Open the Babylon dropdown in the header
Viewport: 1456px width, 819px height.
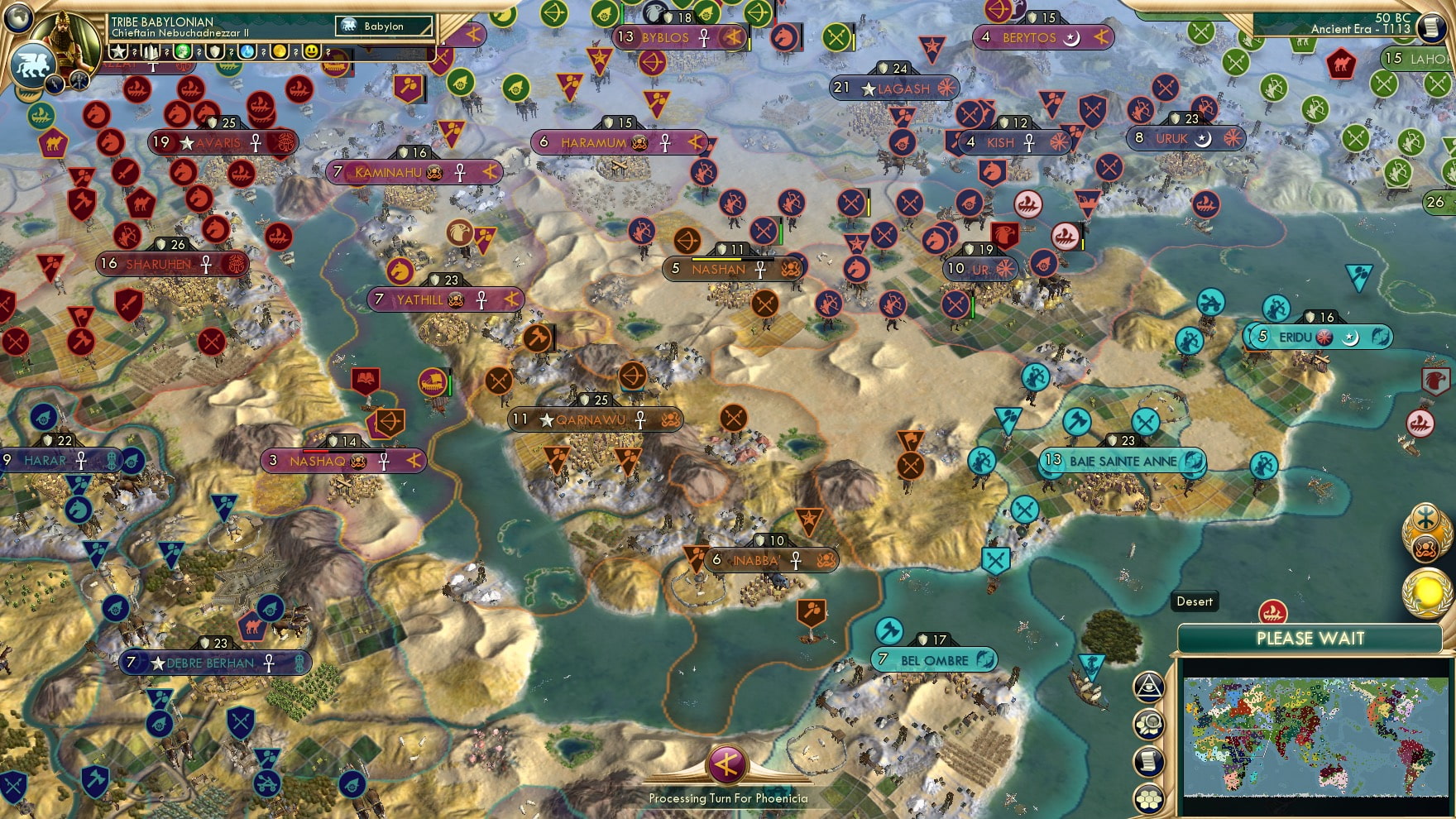coord(385,26)
